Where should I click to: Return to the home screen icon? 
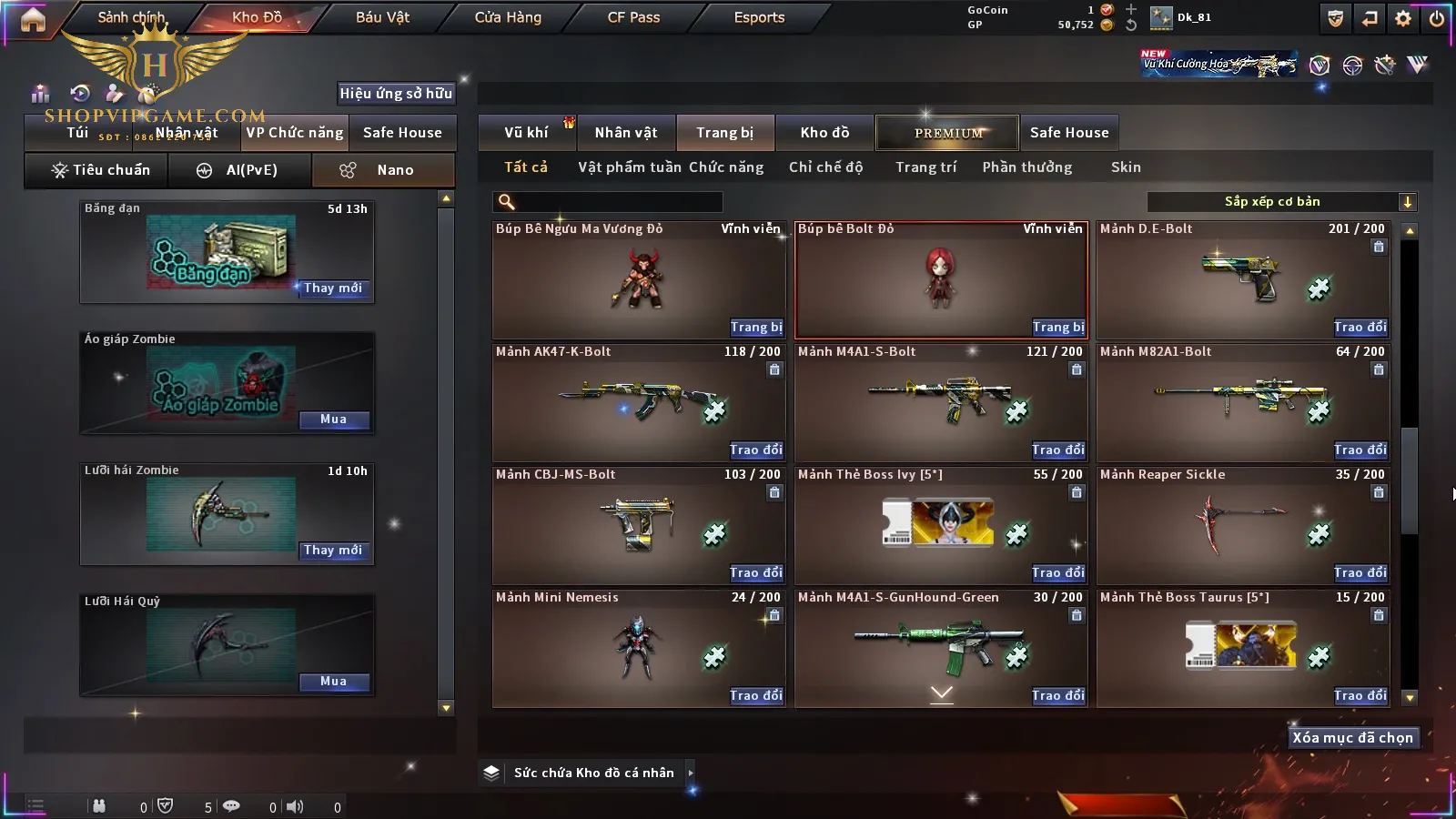tap(33, 19)
